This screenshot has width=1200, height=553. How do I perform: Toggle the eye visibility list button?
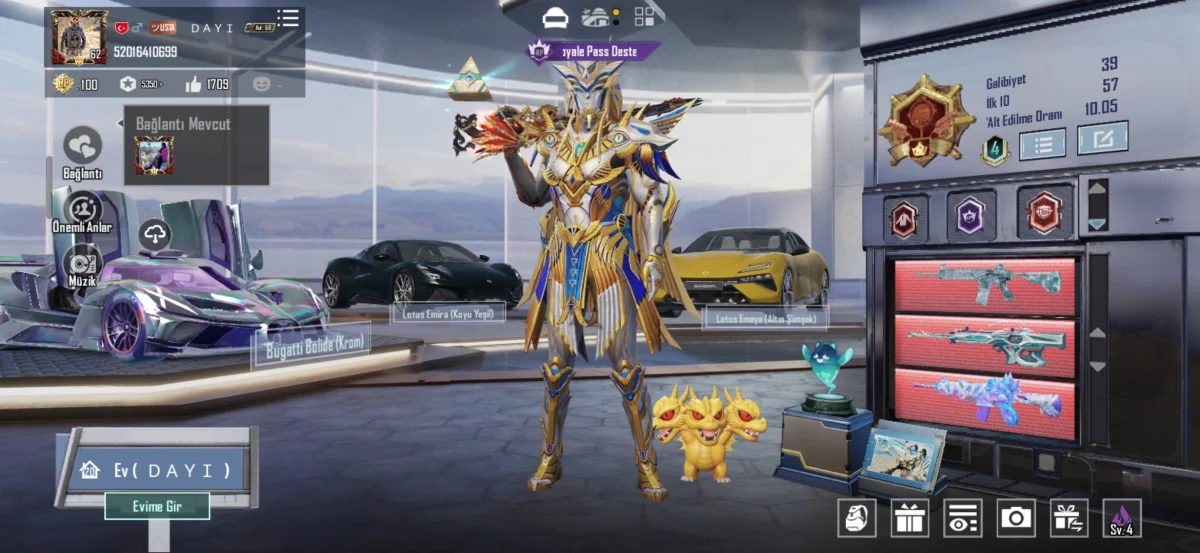coord(962,518)
